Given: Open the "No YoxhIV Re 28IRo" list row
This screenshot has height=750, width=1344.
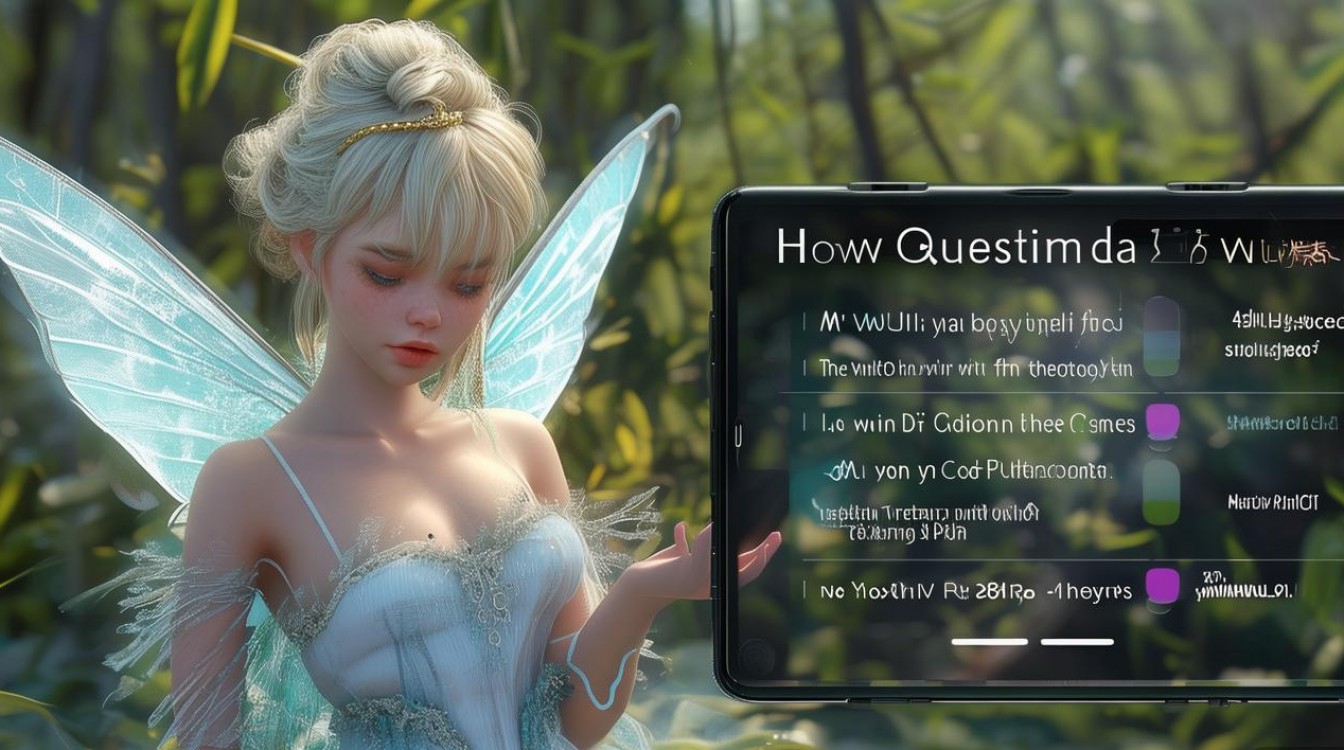Looking at the screenshot, I should [x=975, y=591].
